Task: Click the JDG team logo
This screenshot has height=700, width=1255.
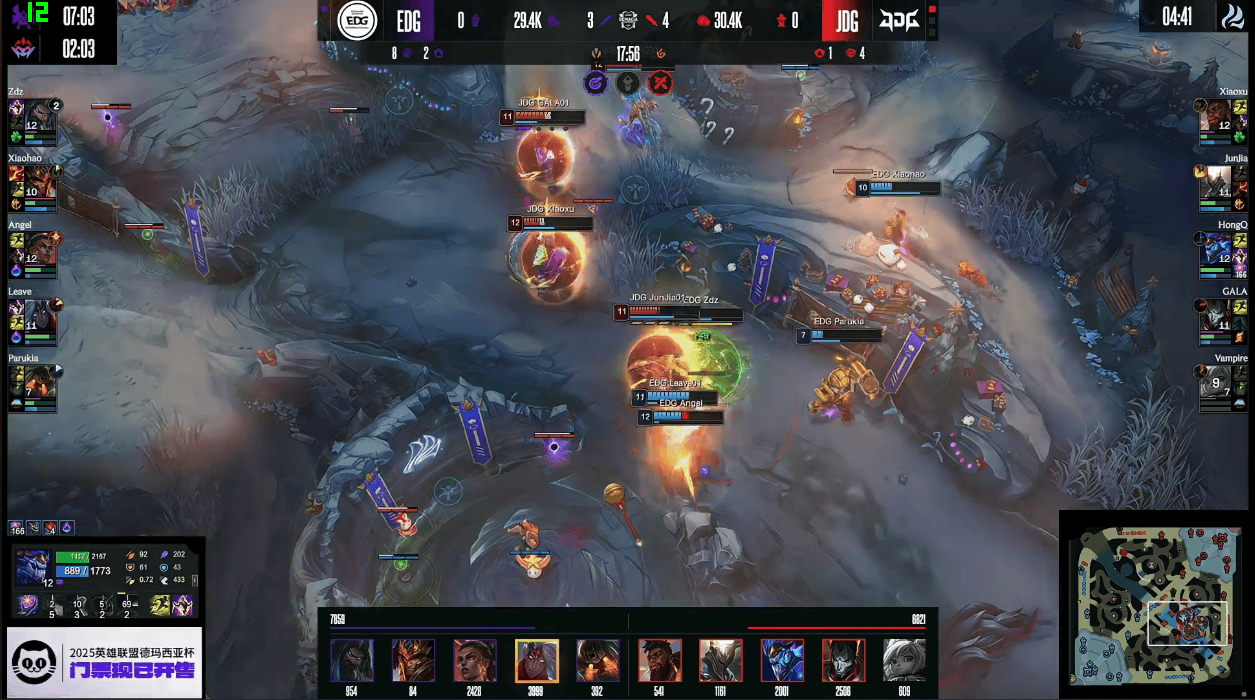Action: click(899, 21)
